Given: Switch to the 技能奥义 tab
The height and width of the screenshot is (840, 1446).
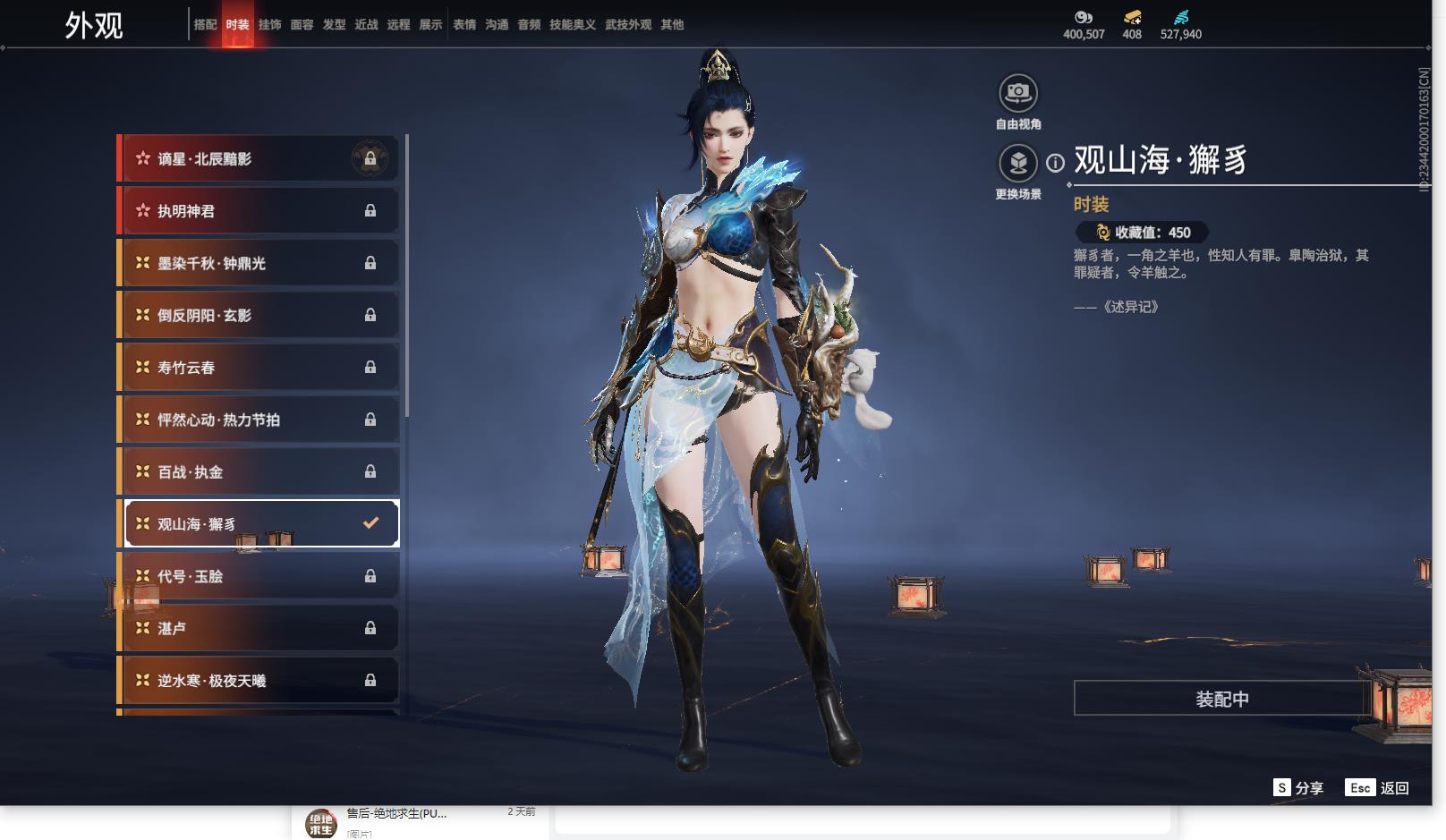Looking at the screenshot, I should pyautogui.click(x=572, y=25).
